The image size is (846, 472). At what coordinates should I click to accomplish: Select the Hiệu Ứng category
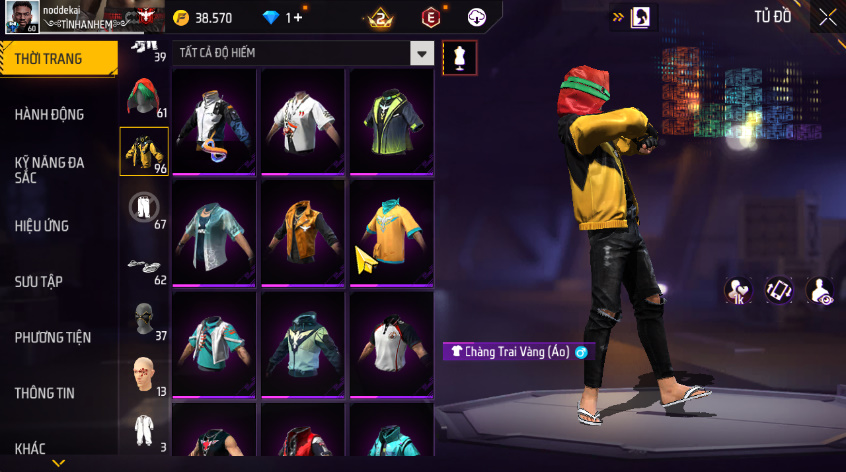tap(42, 226)
